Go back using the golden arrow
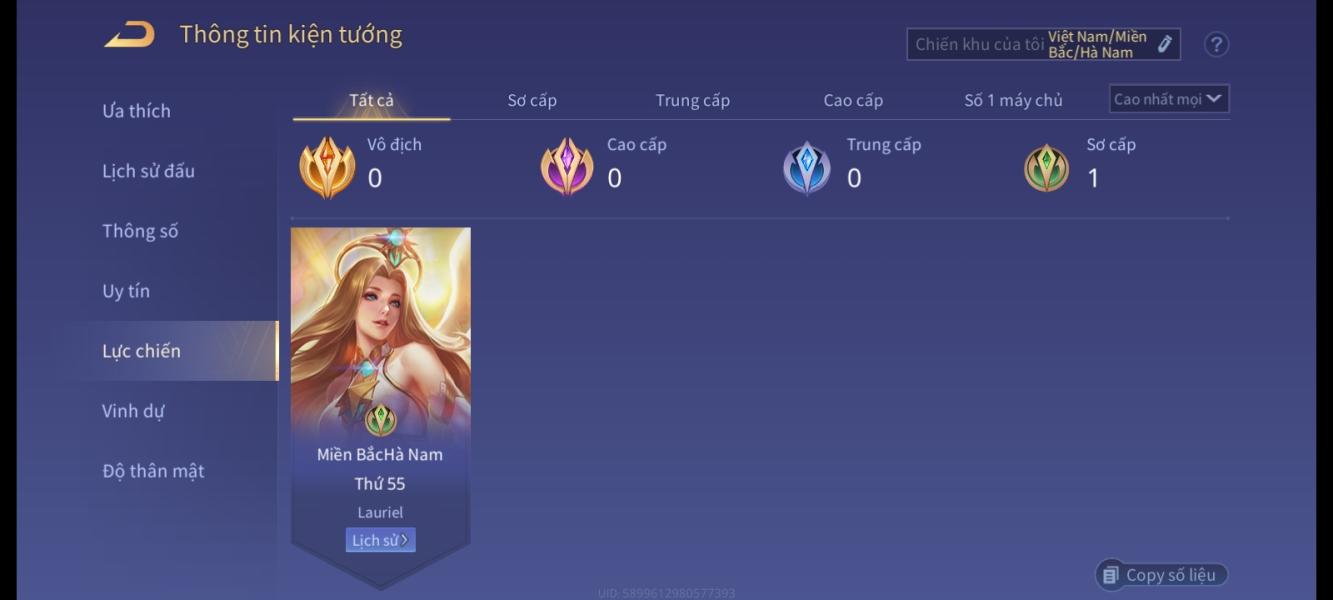 click(x=130, y=35)
